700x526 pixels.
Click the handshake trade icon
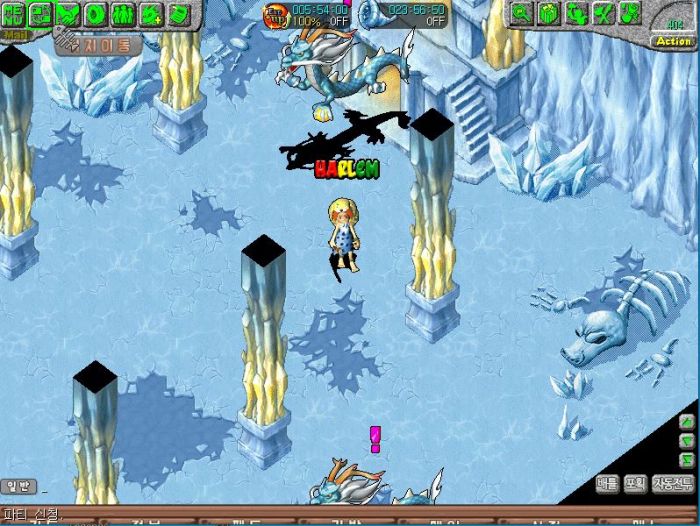click(68, 14)
